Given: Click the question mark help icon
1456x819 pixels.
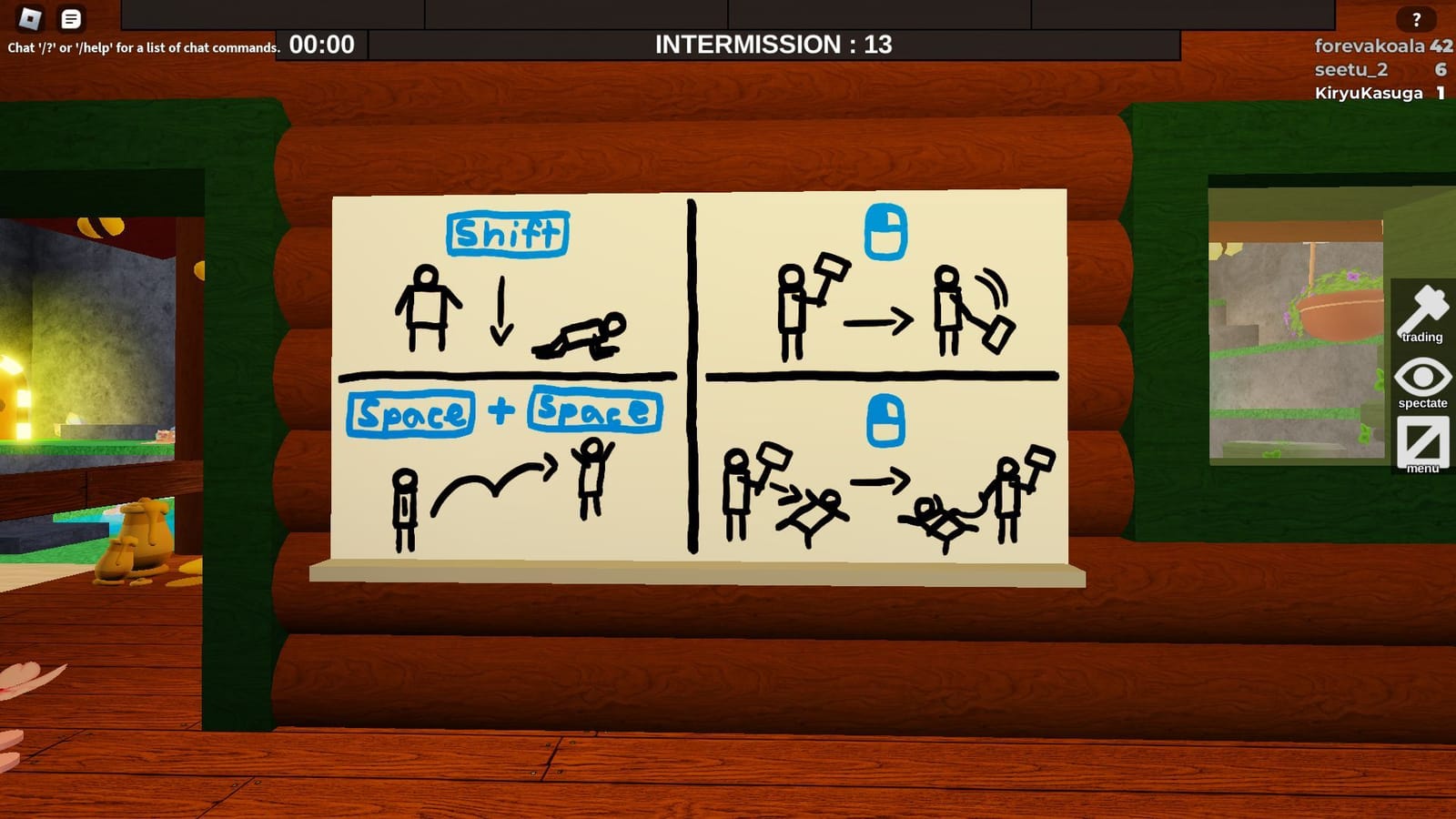Looking at the screenshot, I should click(1416, 16).
